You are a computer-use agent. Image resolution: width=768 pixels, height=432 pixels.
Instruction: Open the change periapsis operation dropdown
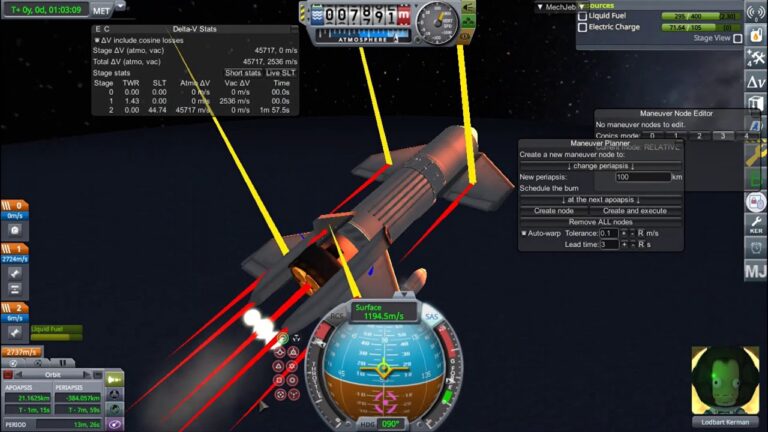600,165
